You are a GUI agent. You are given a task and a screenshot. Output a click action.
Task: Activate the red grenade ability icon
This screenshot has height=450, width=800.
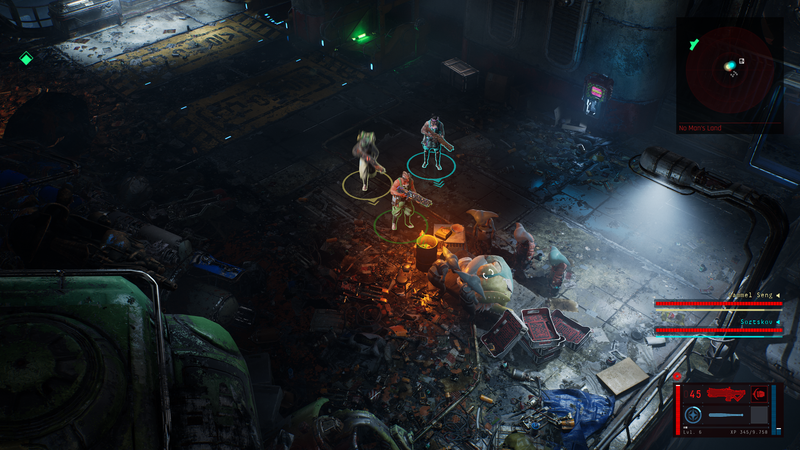(x=759, y=393)
